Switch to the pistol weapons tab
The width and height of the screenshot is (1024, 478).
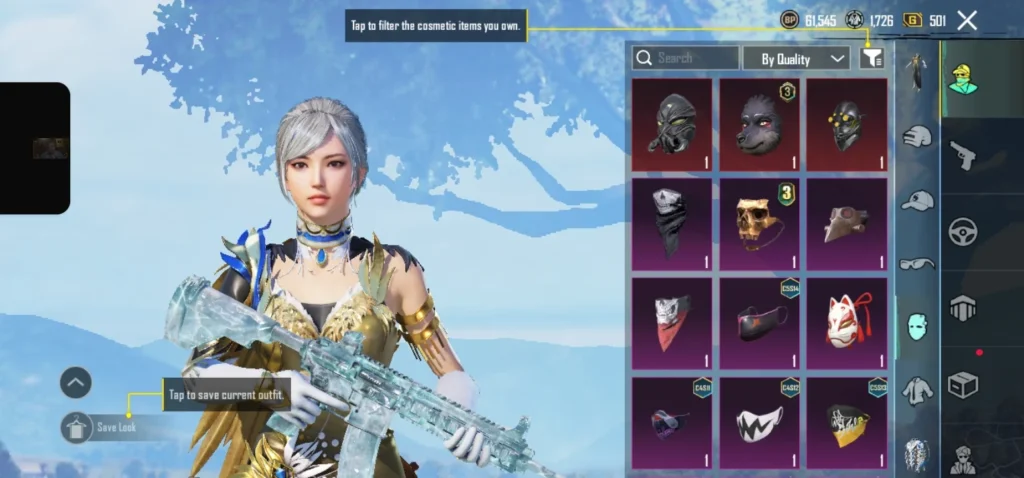pos(963,154)
